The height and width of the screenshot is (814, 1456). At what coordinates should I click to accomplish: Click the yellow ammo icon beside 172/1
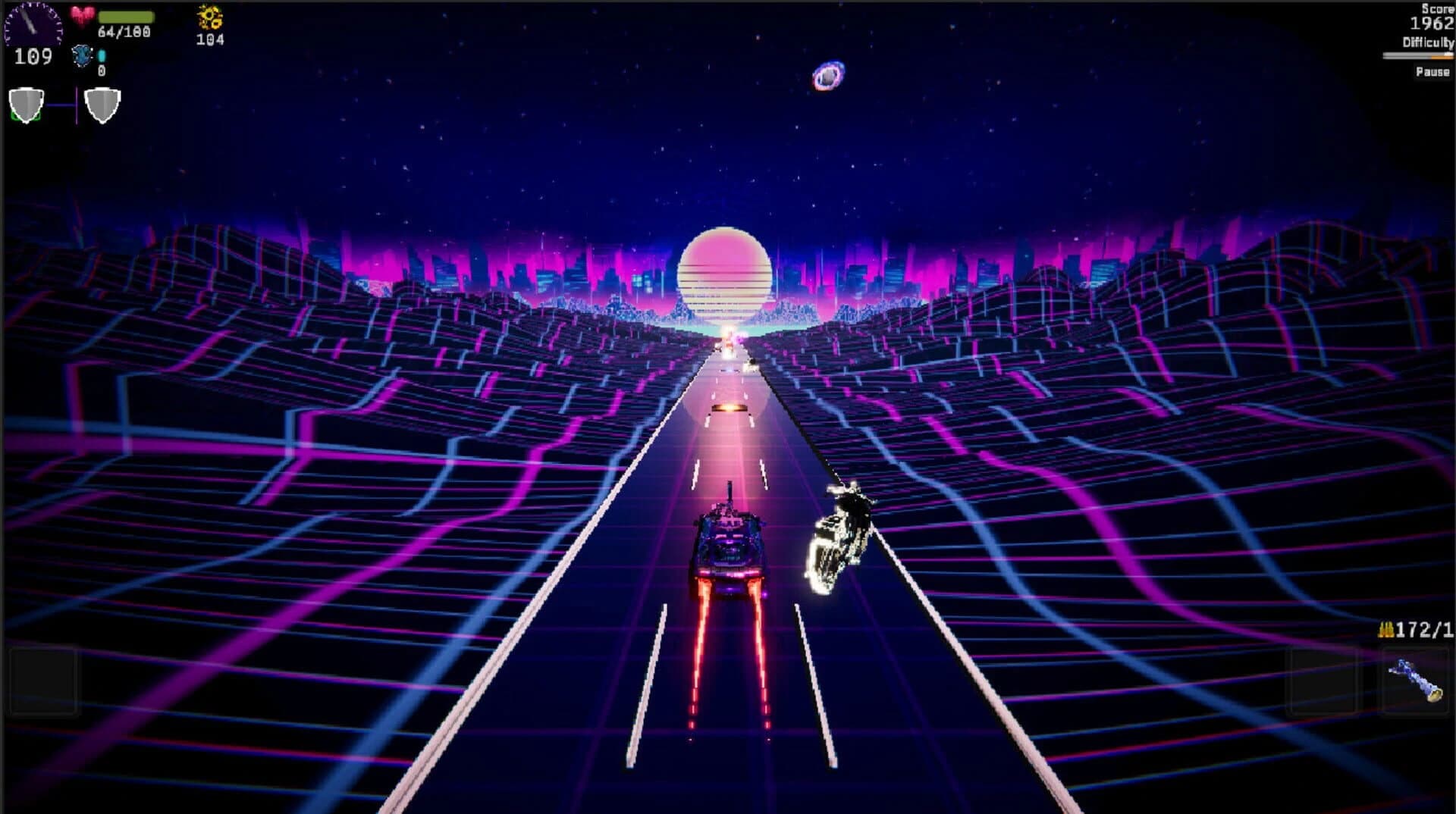coord(1386,629)
